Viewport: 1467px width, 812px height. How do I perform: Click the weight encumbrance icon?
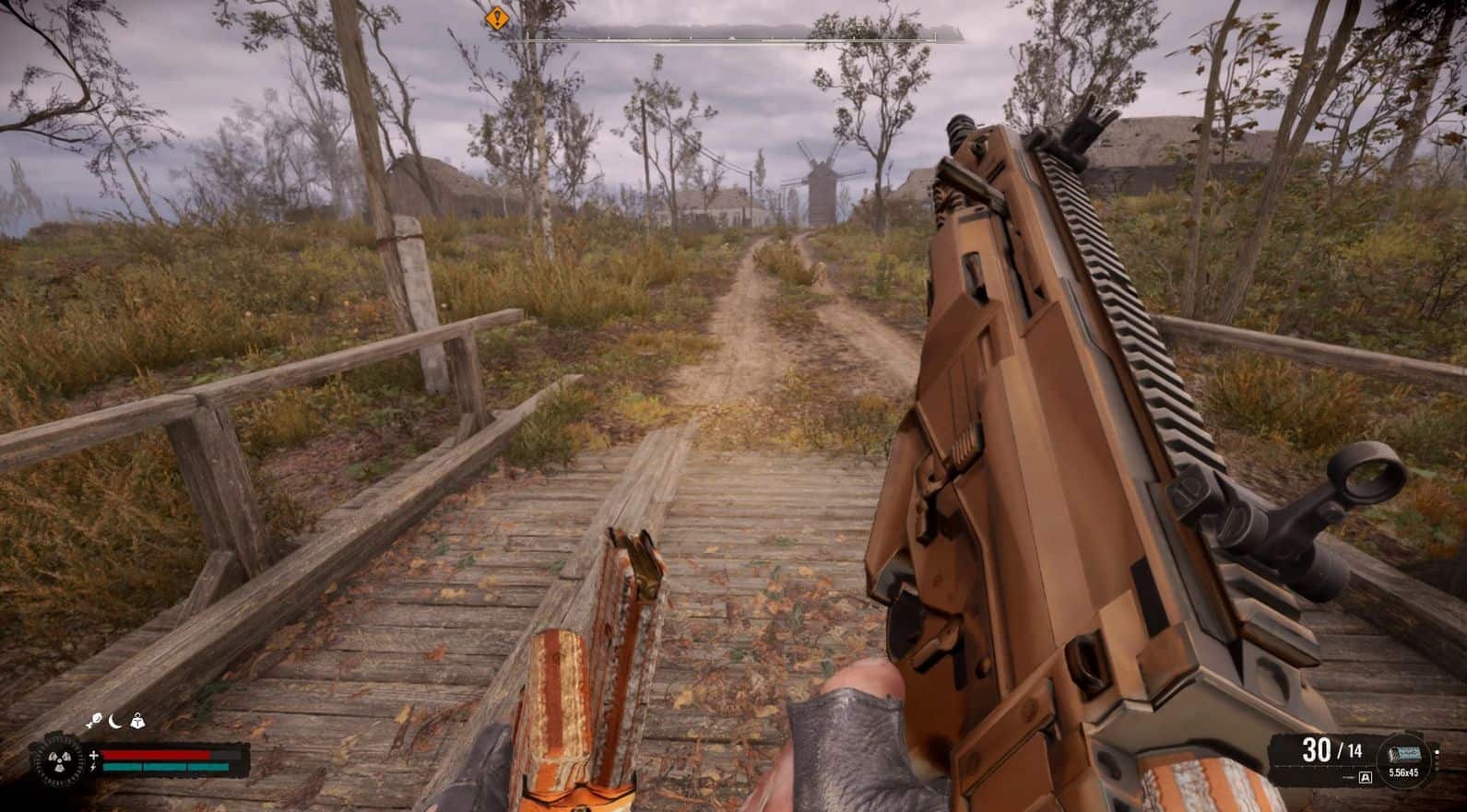(x=138, y=721)
